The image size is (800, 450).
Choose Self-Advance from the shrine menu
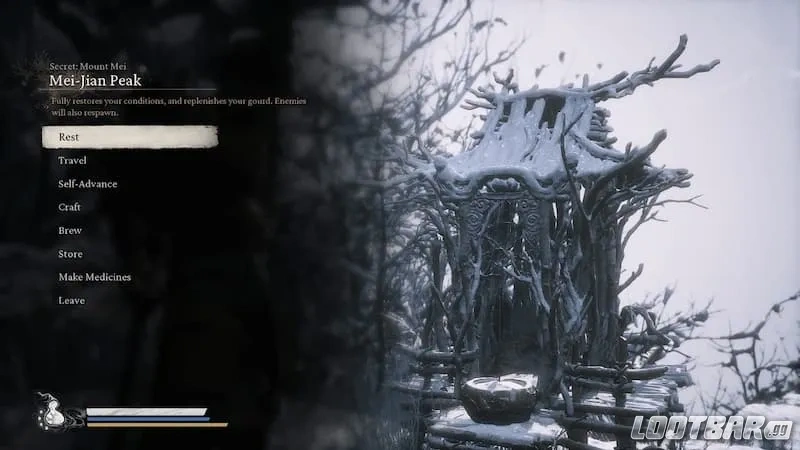click(x=87, y=184)
